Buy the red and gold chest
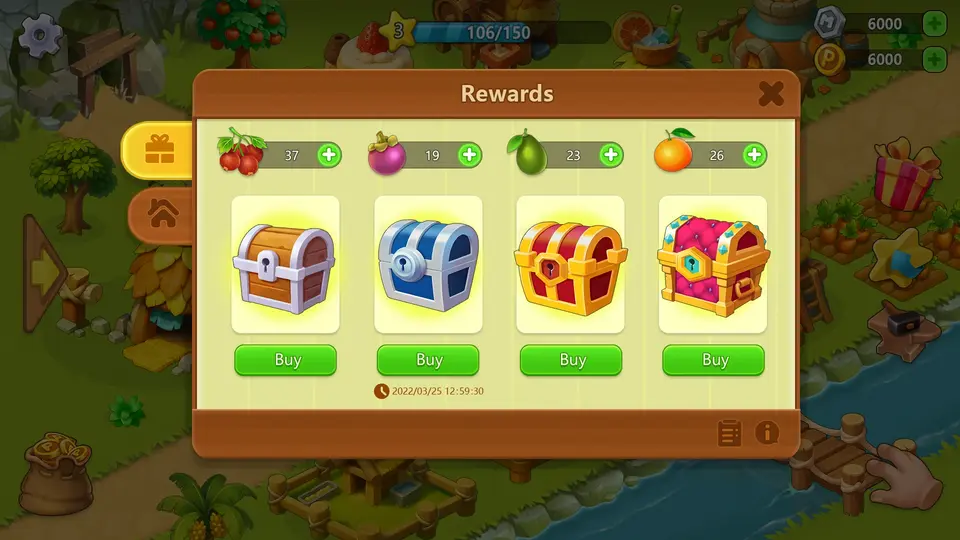 (x=572, y=360)
